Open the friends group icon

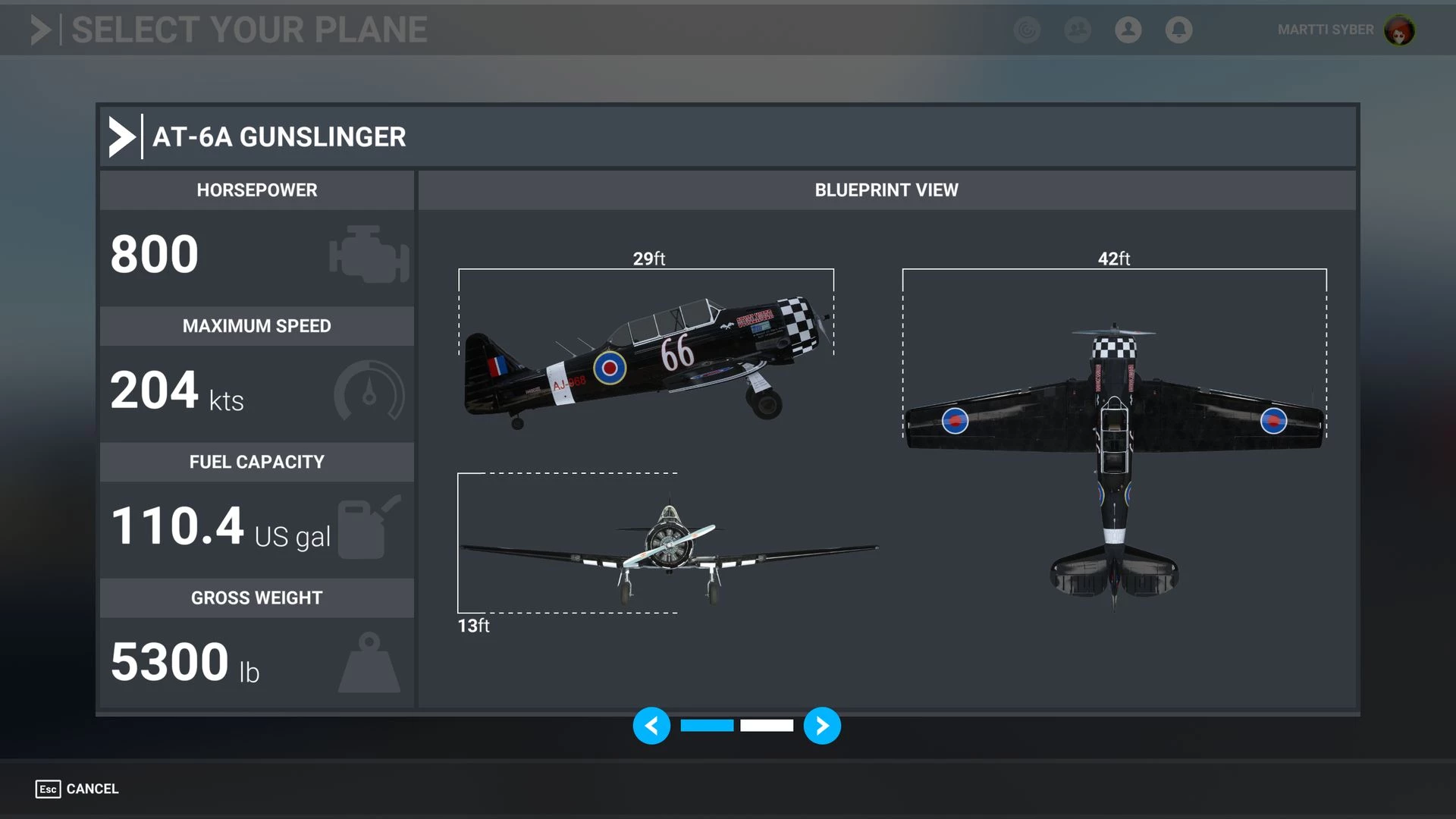point(1077,30)
